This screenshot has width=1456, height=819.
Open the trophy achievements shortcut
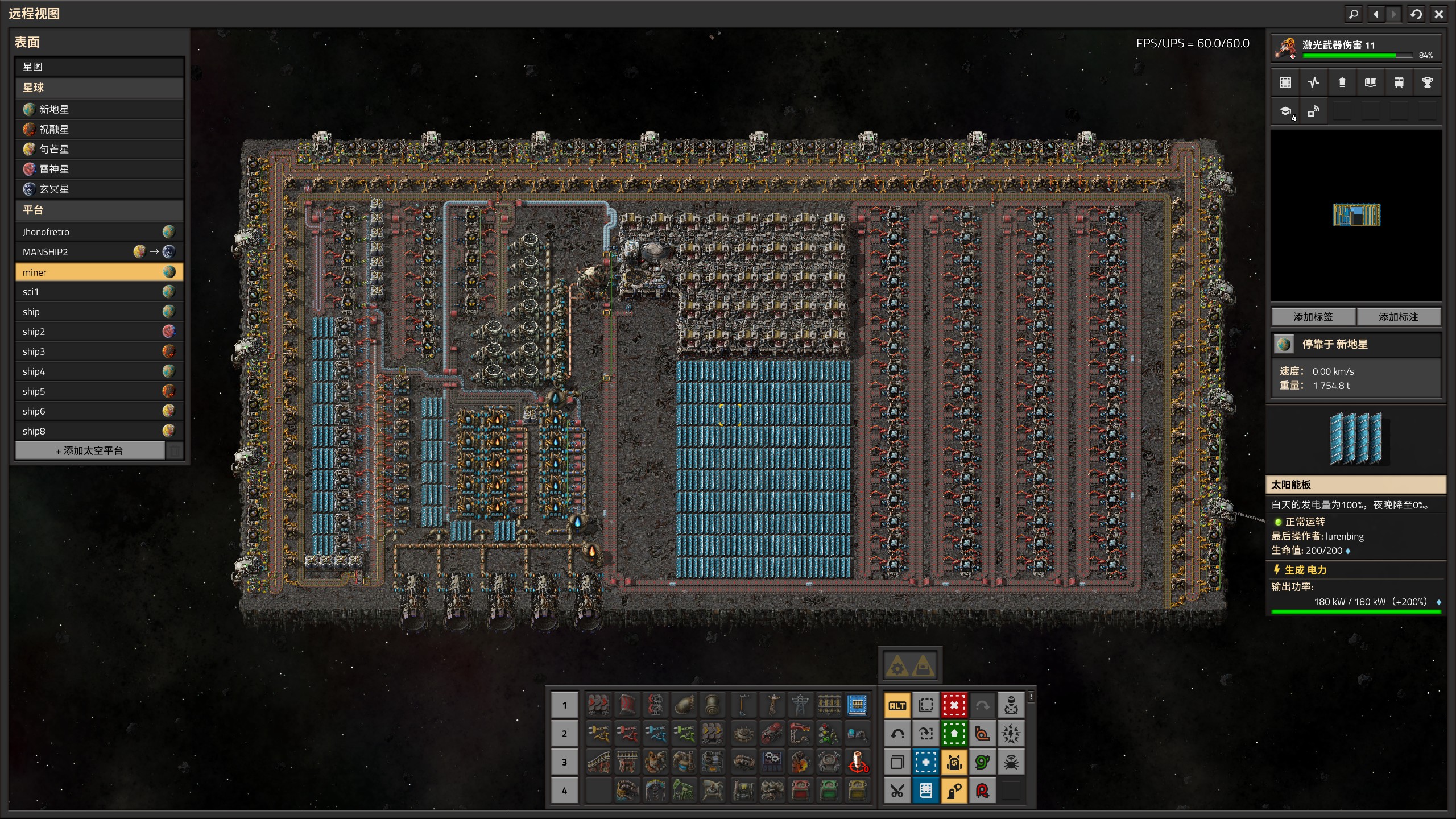(x=1427, y=82)
